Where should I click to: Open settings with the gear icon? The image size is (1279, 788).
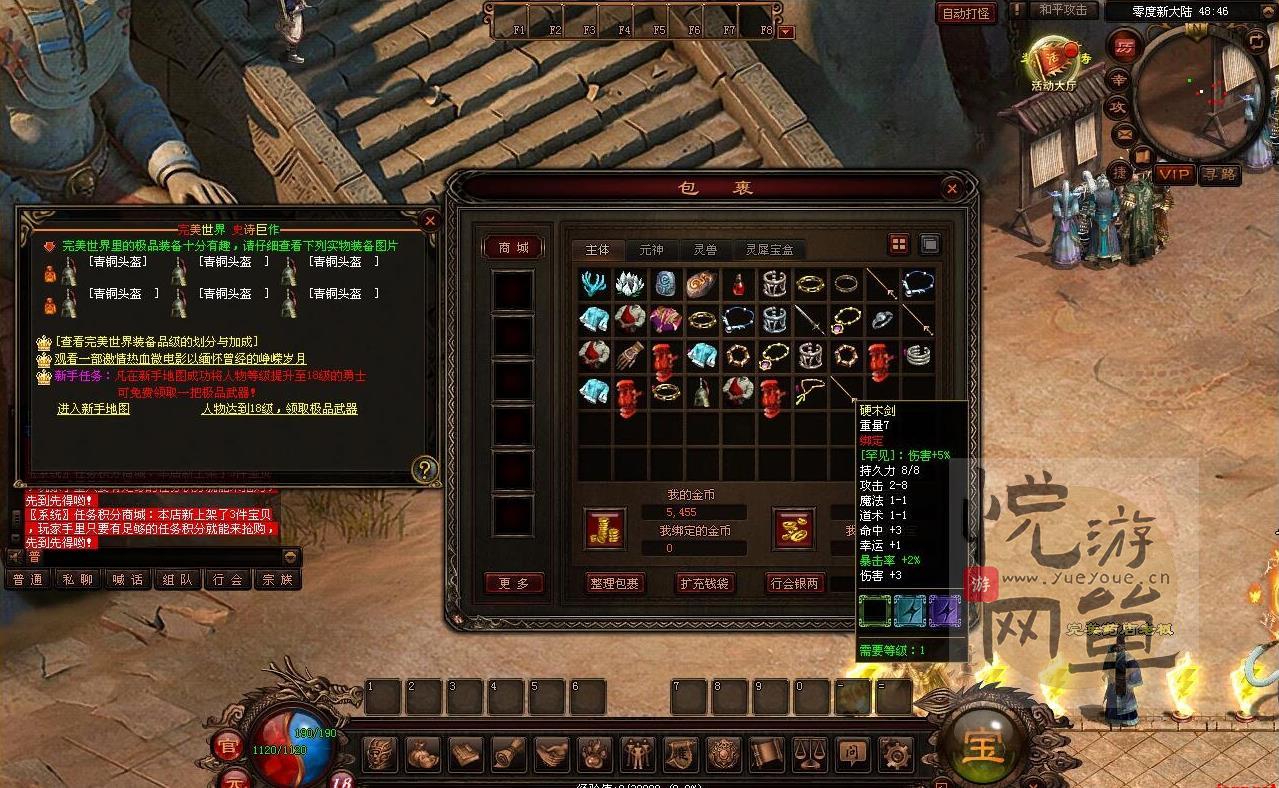894,752
